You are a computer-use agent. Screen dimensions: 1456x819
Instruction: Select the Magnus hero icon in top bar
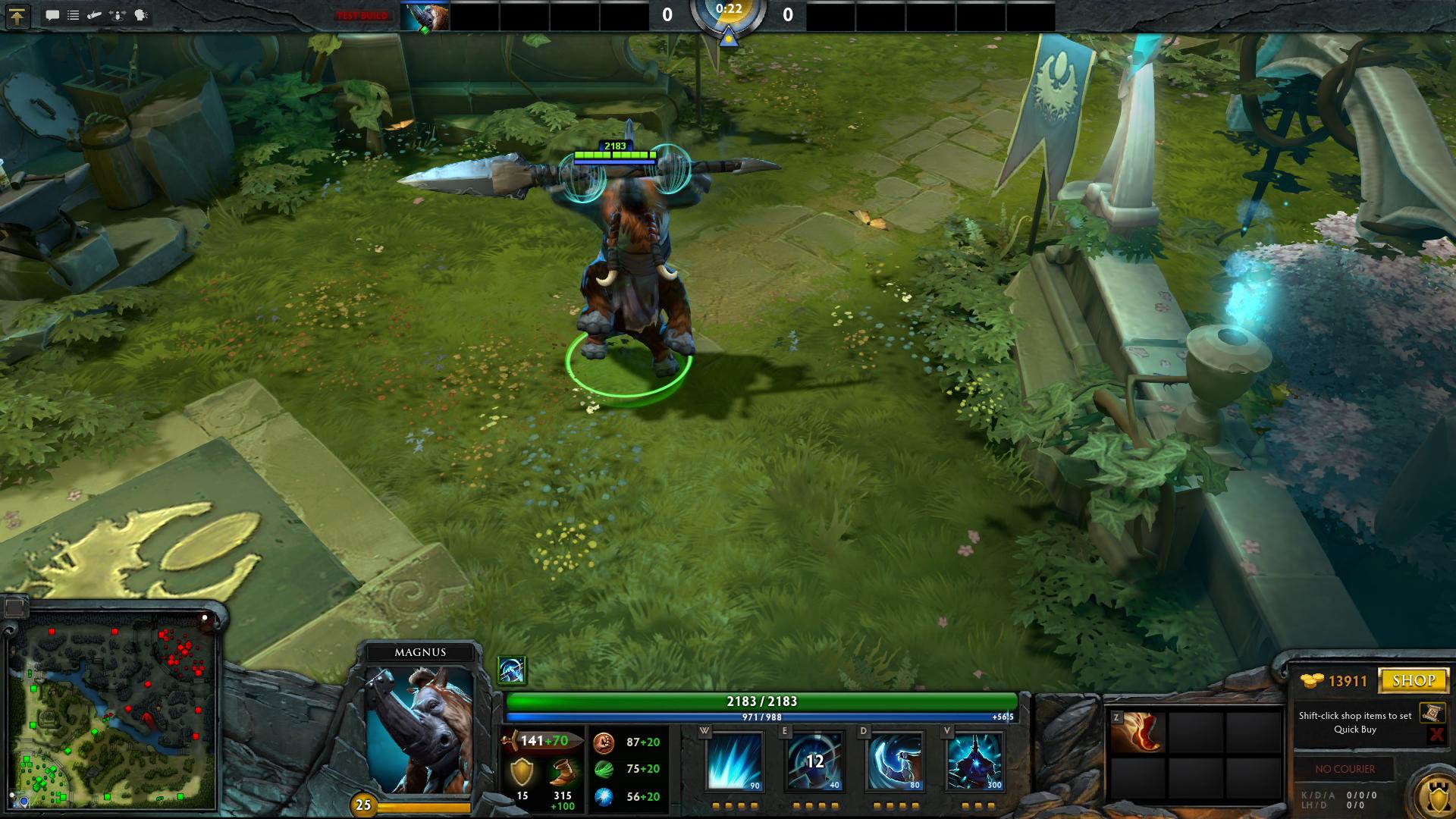click(425, 16)
